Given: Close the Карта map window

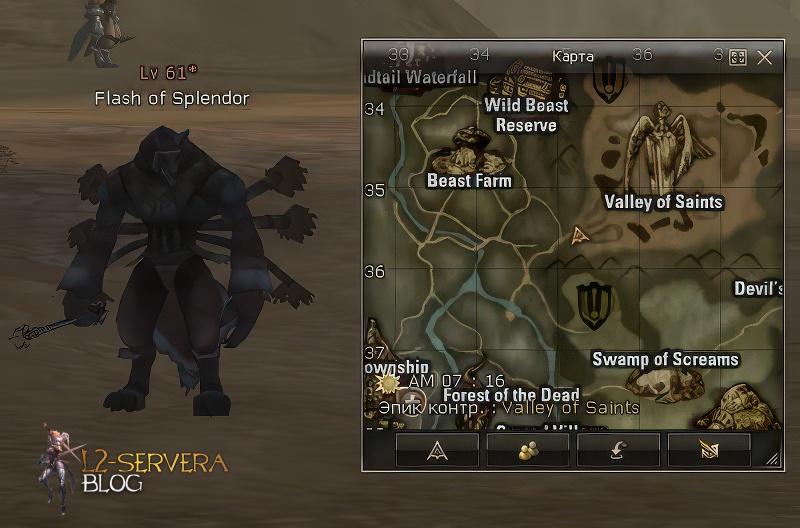Looking at the screenshot, I should point(765,58).
